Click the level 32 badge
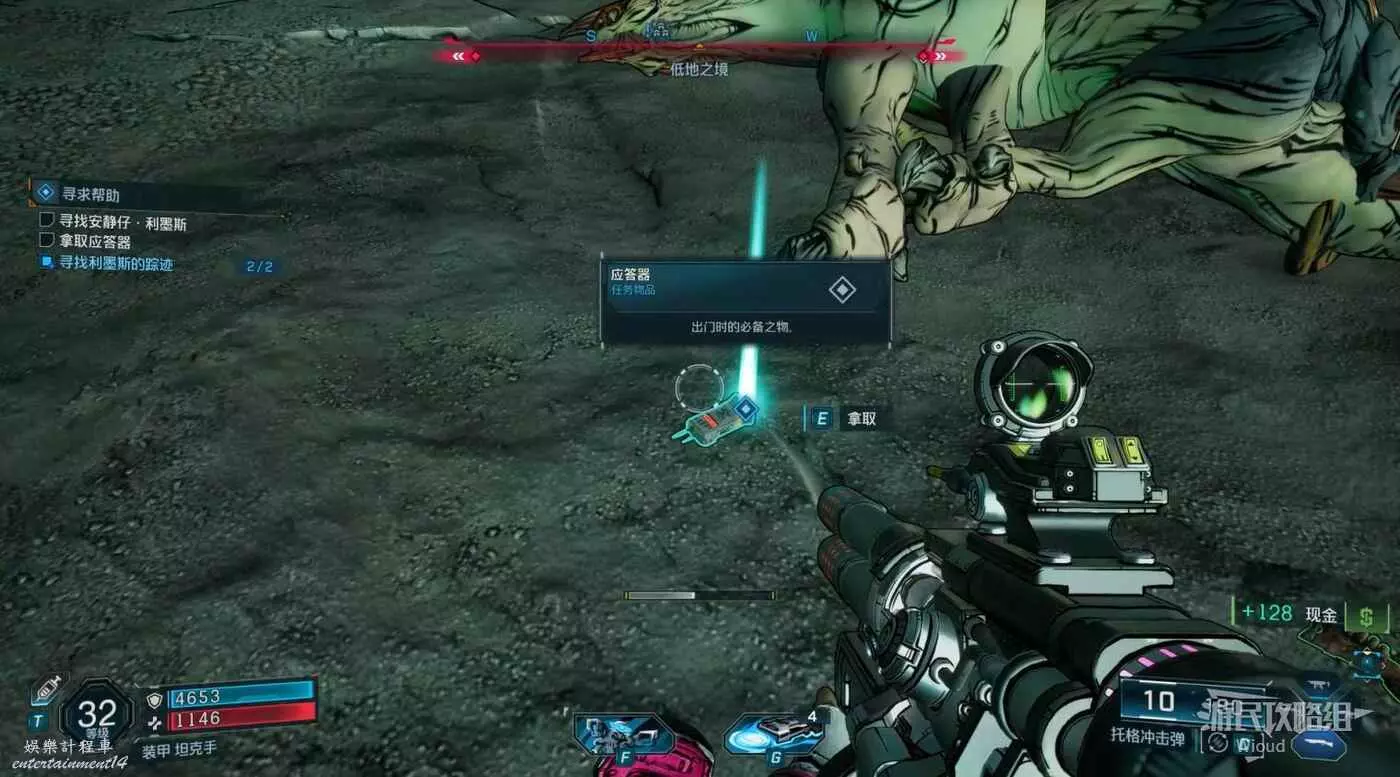Viewport: 1400px width, 777px height. 97,714
